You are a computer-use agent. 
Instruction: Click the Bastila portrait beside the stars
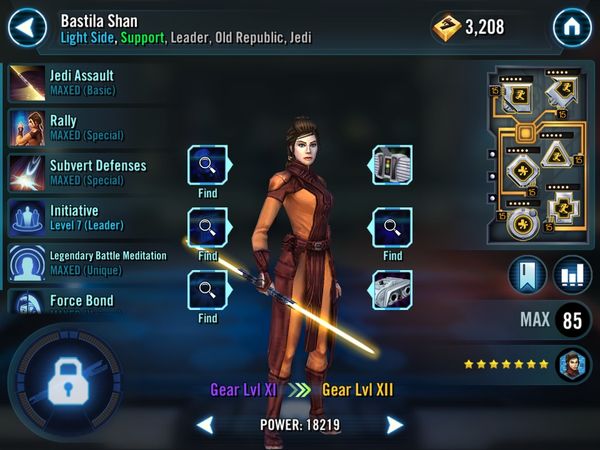(x=573, y=364)
